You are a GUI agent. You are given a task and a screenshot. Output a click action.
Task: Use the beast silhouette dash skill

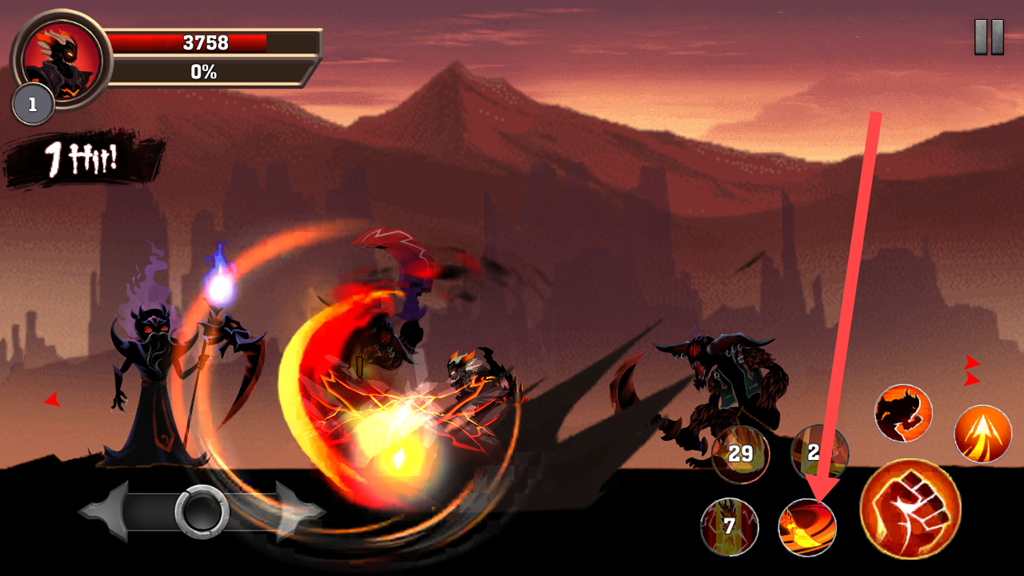pos(903,413)
